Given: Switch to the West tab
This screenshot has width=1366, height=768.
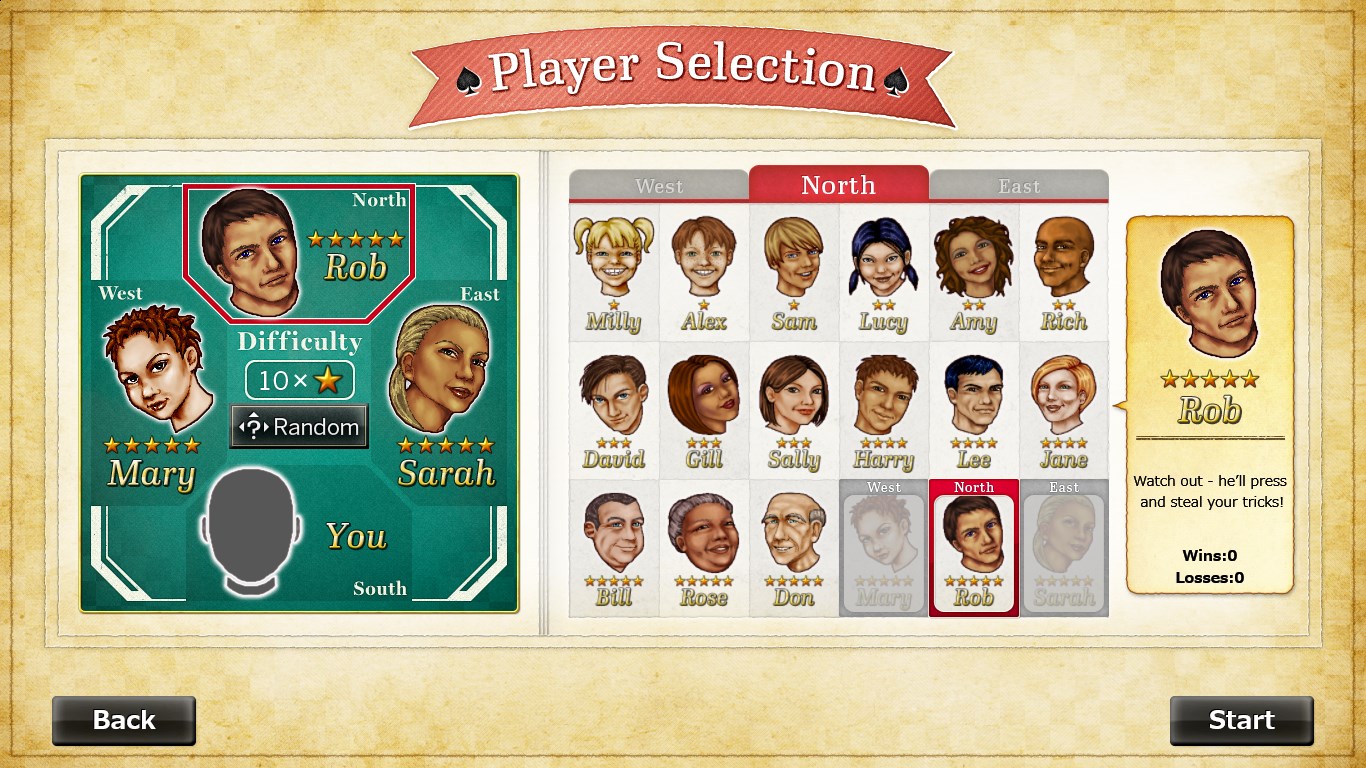Looking at the screenshot, I should 659,186.
